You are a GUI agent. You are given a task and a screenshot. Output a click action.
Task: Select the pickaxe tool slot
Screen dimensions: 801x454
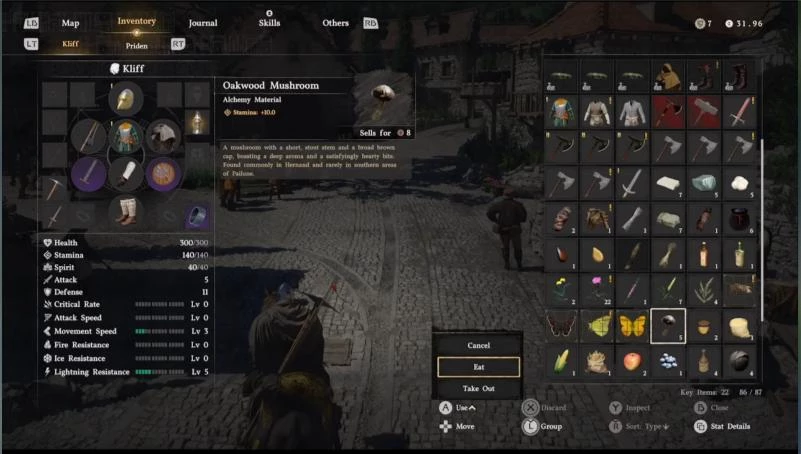tap(54, 187)
